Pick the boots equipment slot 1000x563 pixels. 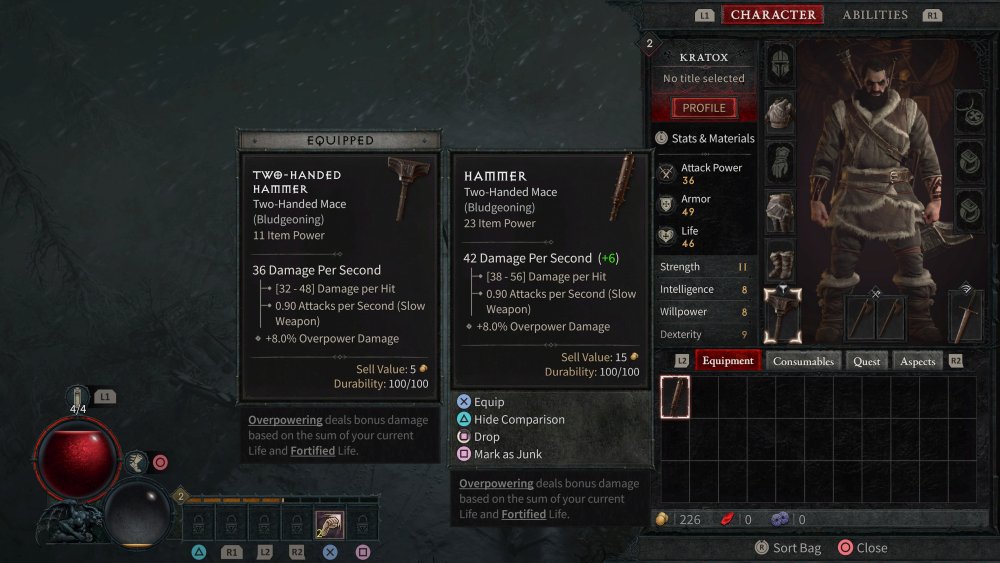click(x=780, y=259)
